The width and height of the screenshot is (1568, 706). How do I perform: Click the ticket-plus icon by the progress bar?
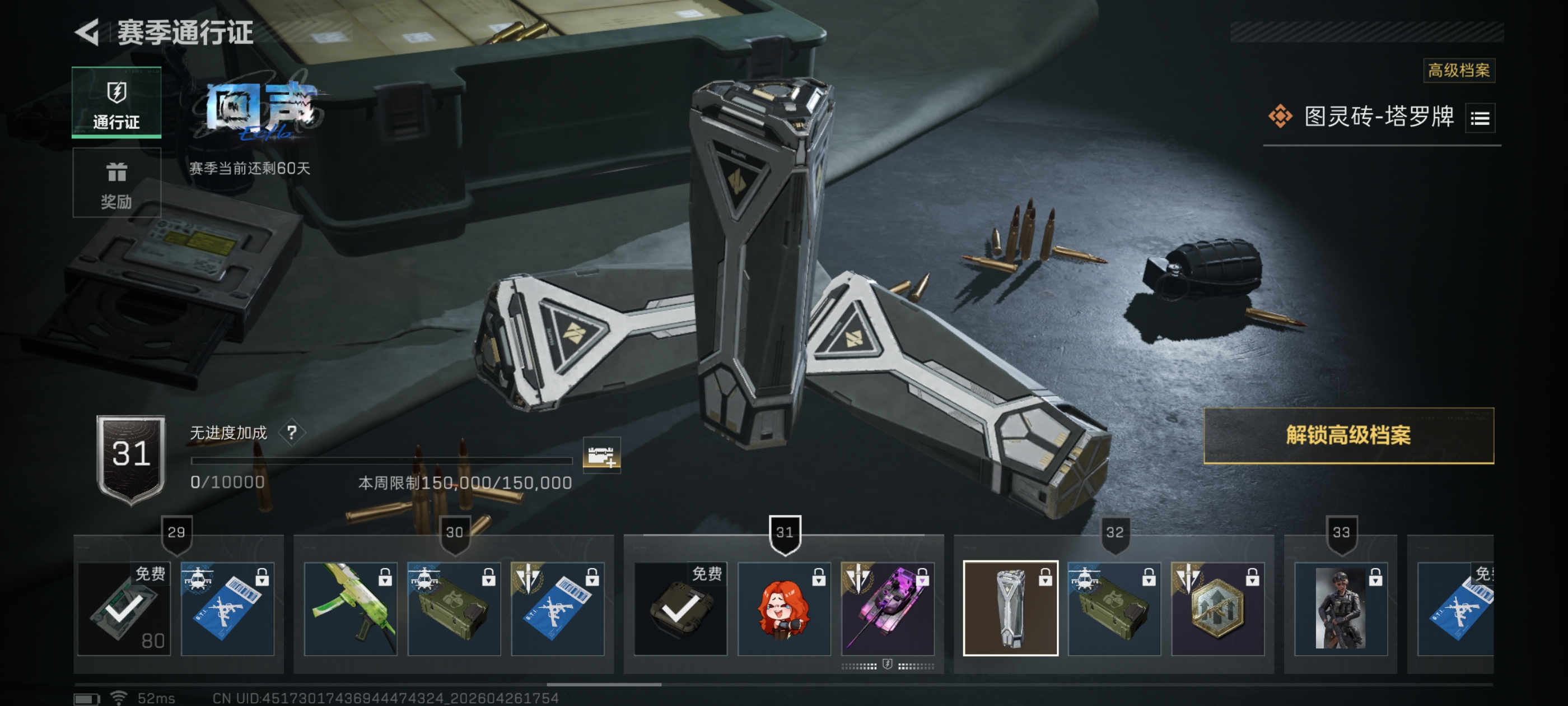[x=601, y=455]
